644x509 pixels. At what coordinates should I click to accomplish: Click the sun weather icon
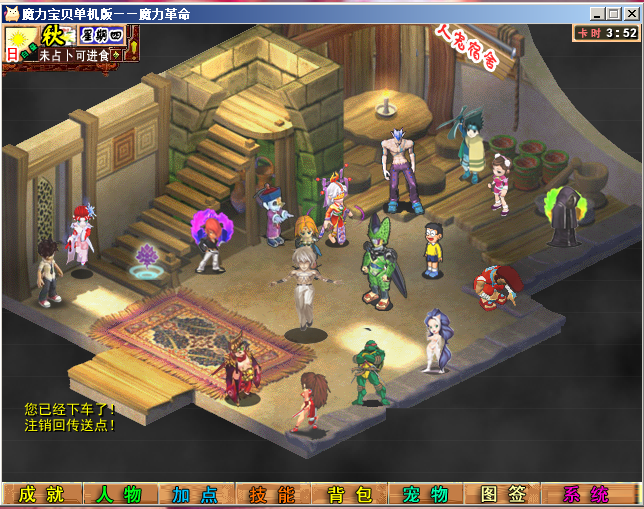(x=16, y=38)
